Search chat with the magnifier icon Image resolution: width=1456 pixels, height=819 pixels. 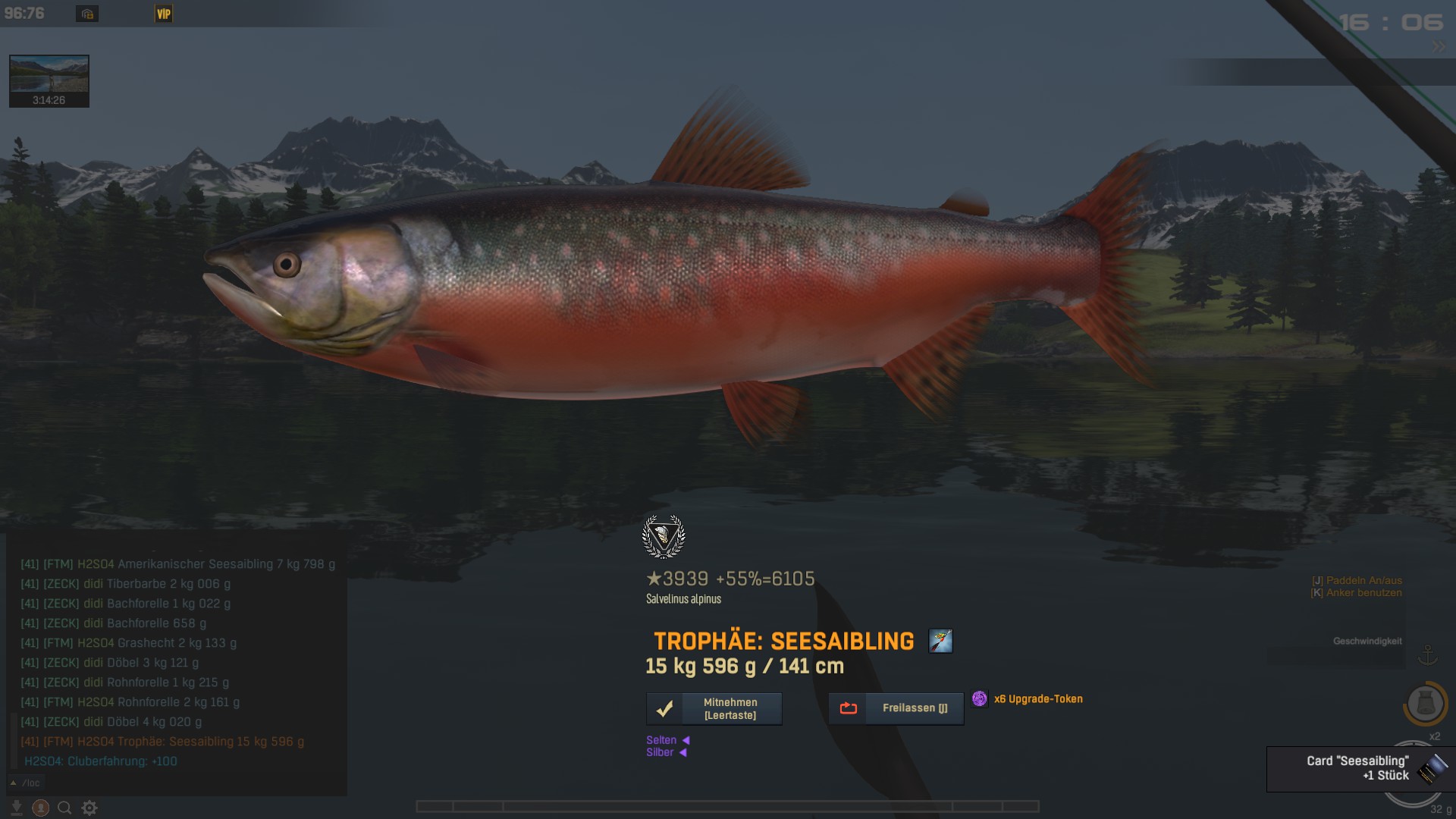tap(65, 808)
